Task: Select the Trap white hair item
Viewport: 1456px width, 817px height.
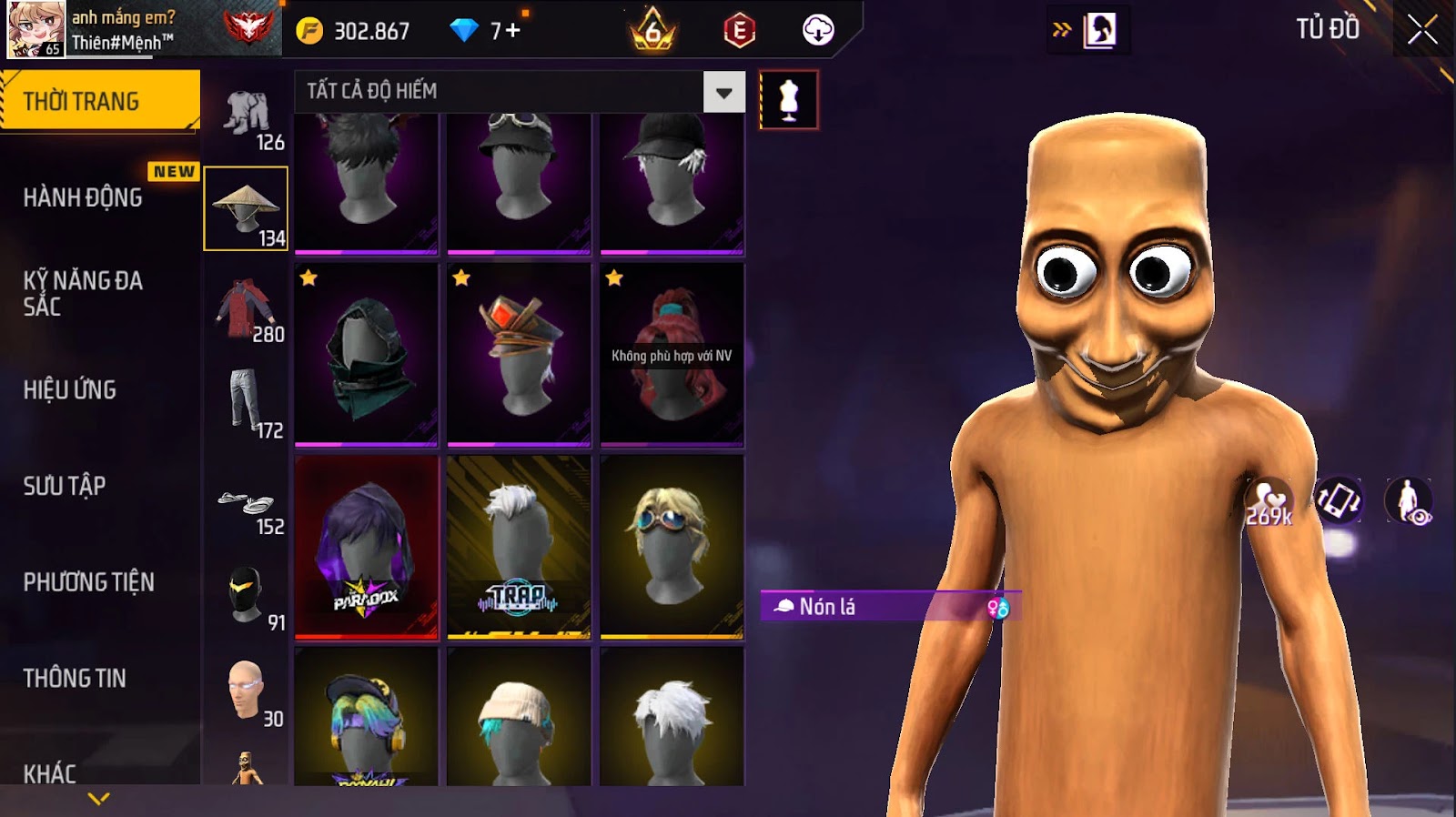Action: (x=519, y=547)
